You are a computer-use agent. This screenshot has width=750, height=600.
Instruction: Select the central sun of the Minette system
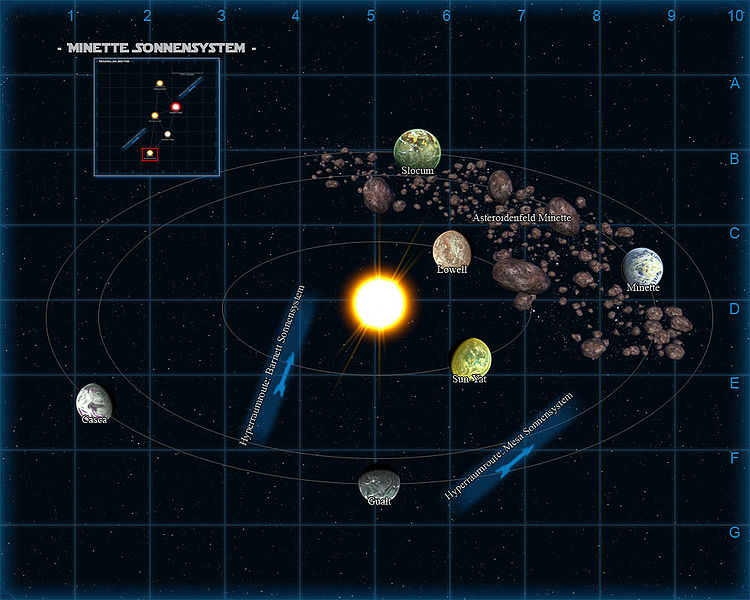379,302
